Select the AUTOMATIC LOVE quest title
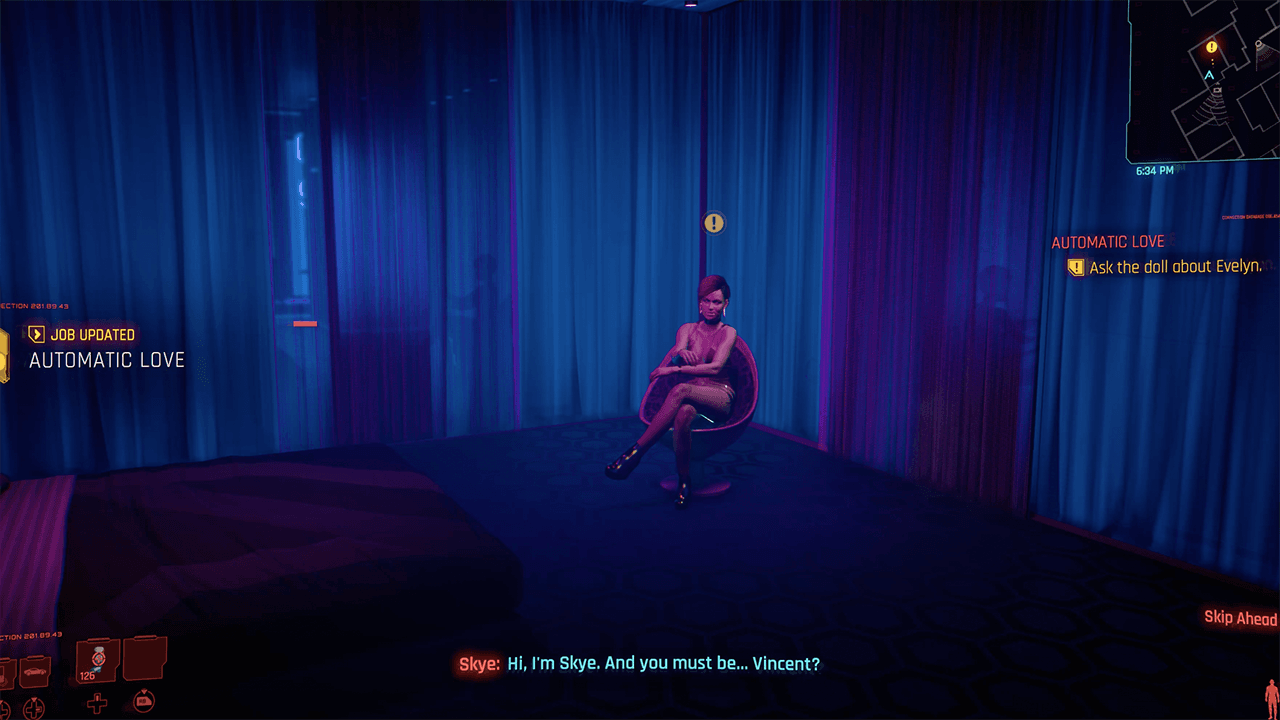Viewport: 1280px width, 720px height. (1107, 241)
